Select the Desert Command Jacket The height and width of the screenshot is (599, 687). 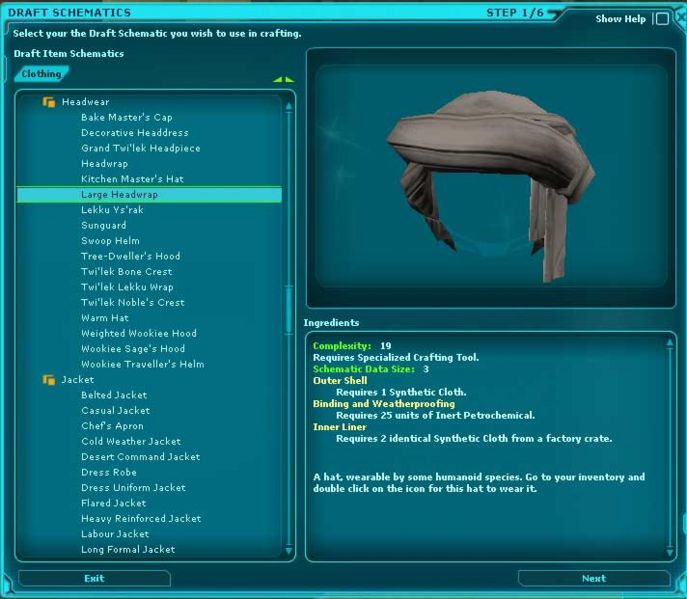click(x=140, y=457)
